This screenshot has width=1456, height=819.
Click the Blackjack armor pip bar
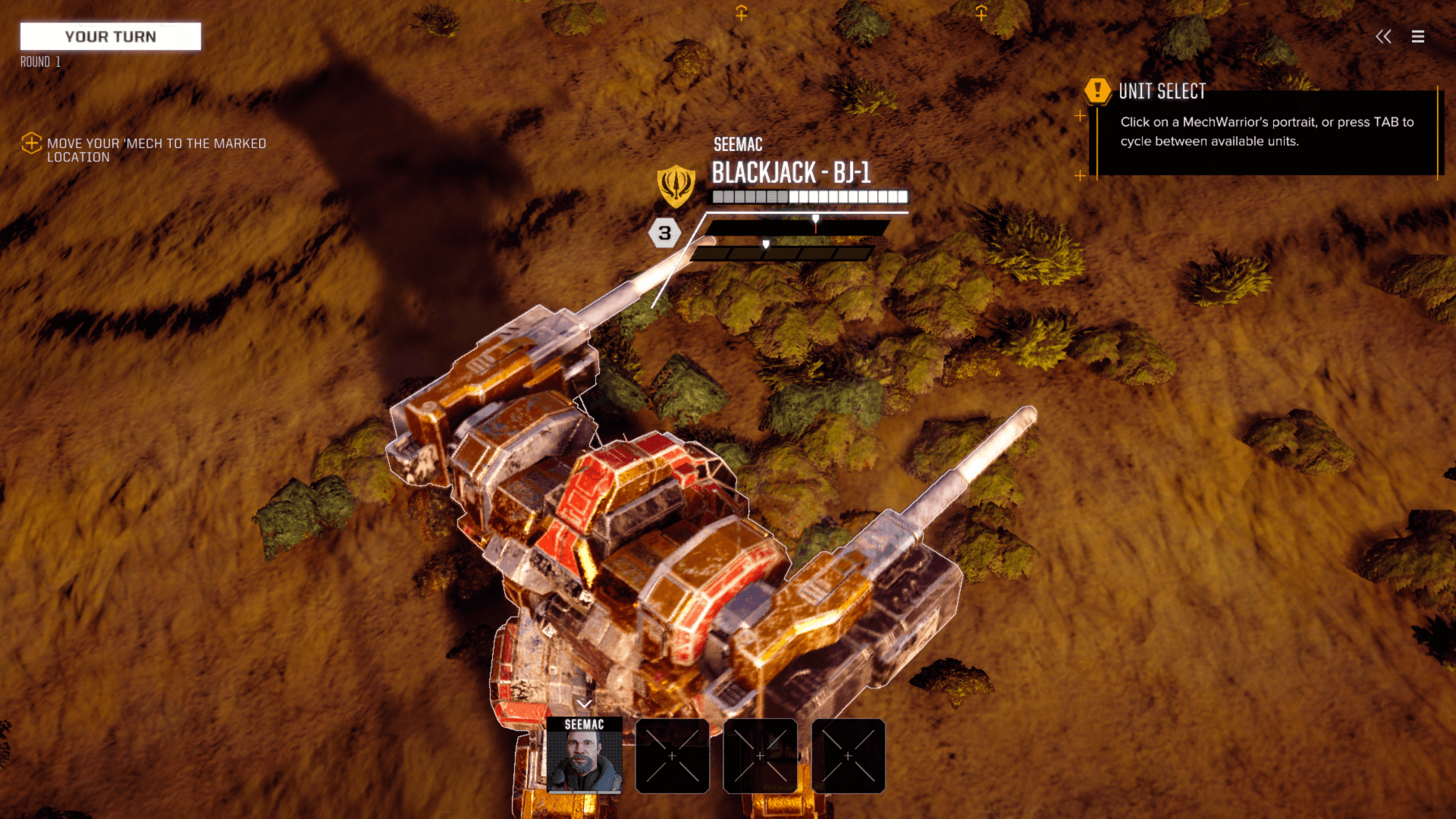pos(808,197)
